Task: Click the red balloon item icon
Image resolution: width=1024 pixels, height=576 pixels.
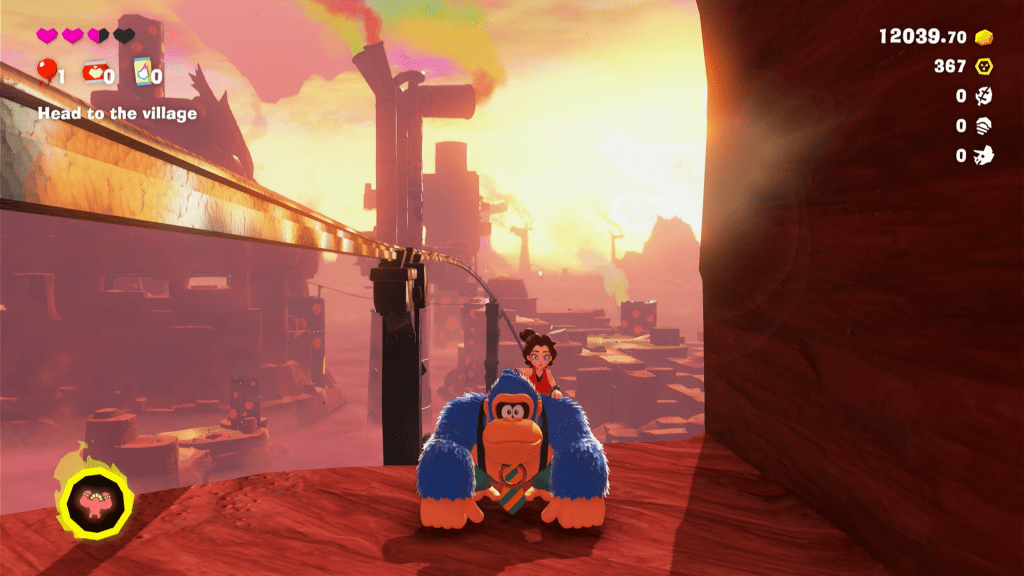Action: (46, 72)
